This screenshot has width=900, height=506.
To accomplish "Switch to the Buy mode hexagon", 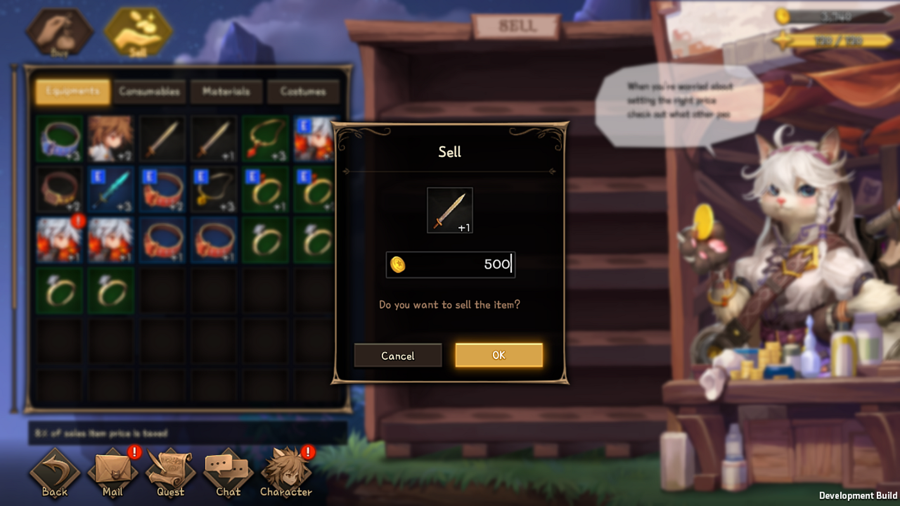I will [x=59, y=32].
